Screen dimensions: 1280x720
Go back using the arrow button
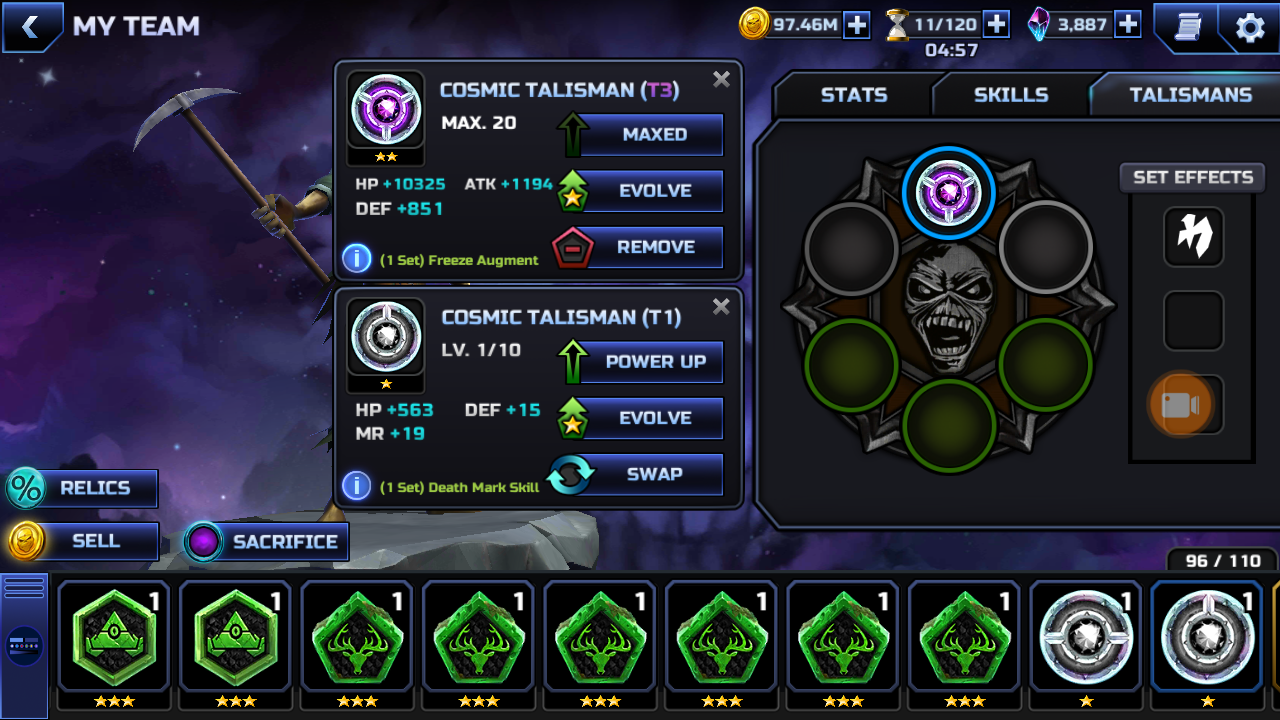pos(30,27)
